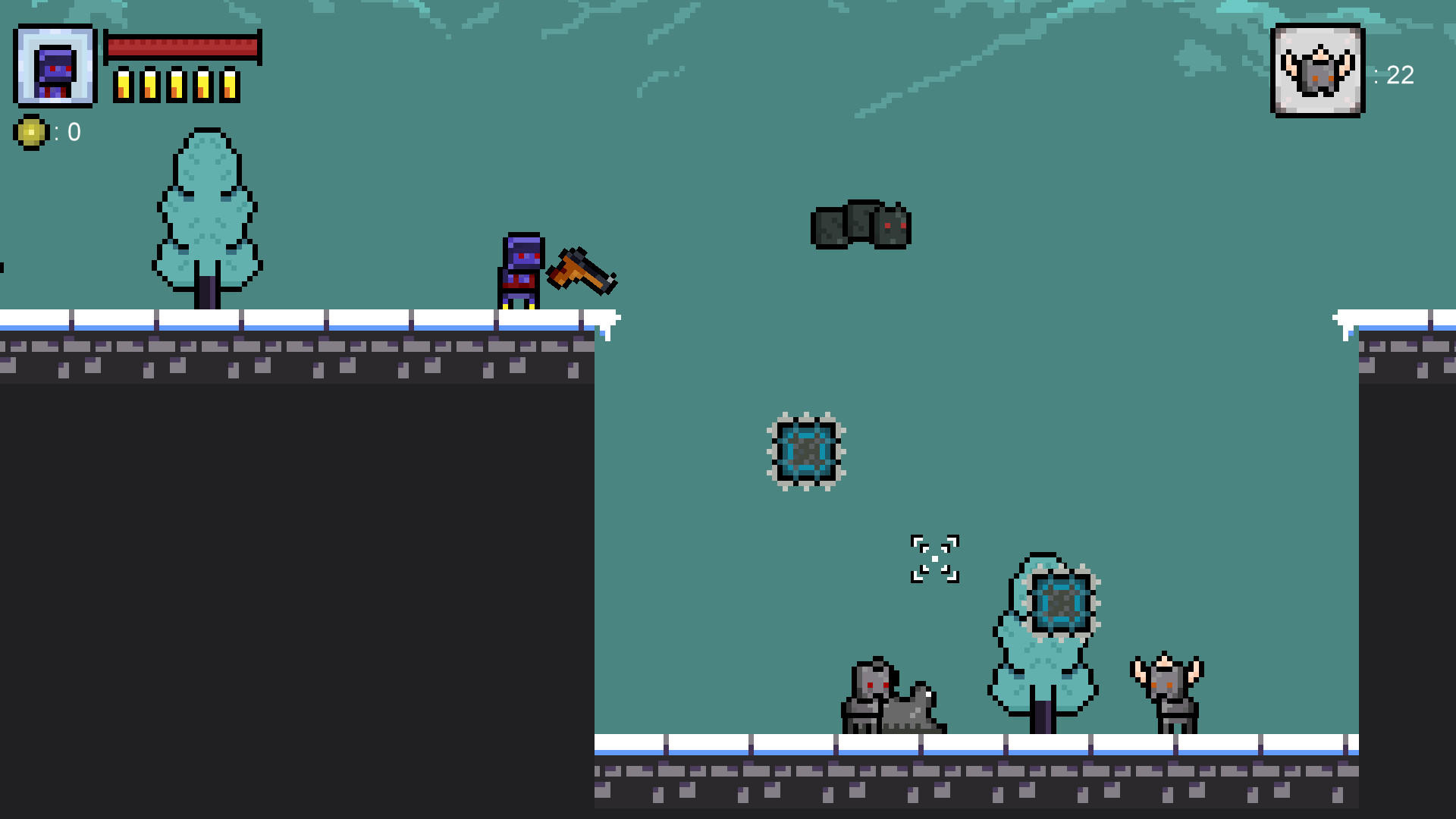This screenshot has height=819, width=1456.
Task: Select the upper blue portal
Action: pyautogui.click(x=805, y=453)
